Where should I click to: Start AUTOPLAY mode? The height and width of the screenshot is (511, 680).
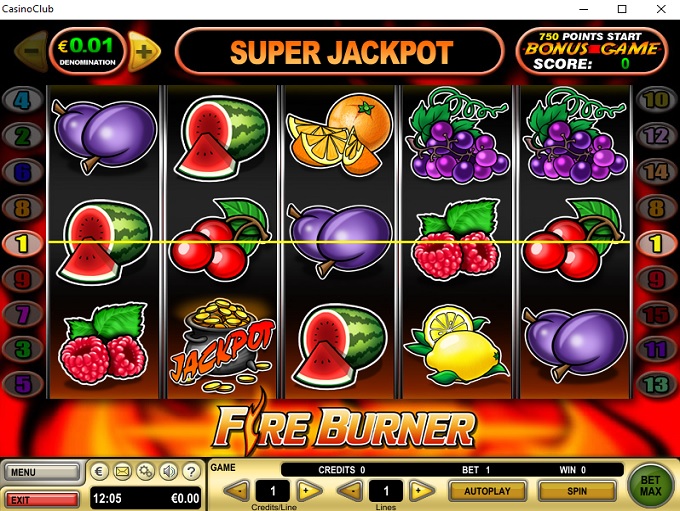click(487, 491)
